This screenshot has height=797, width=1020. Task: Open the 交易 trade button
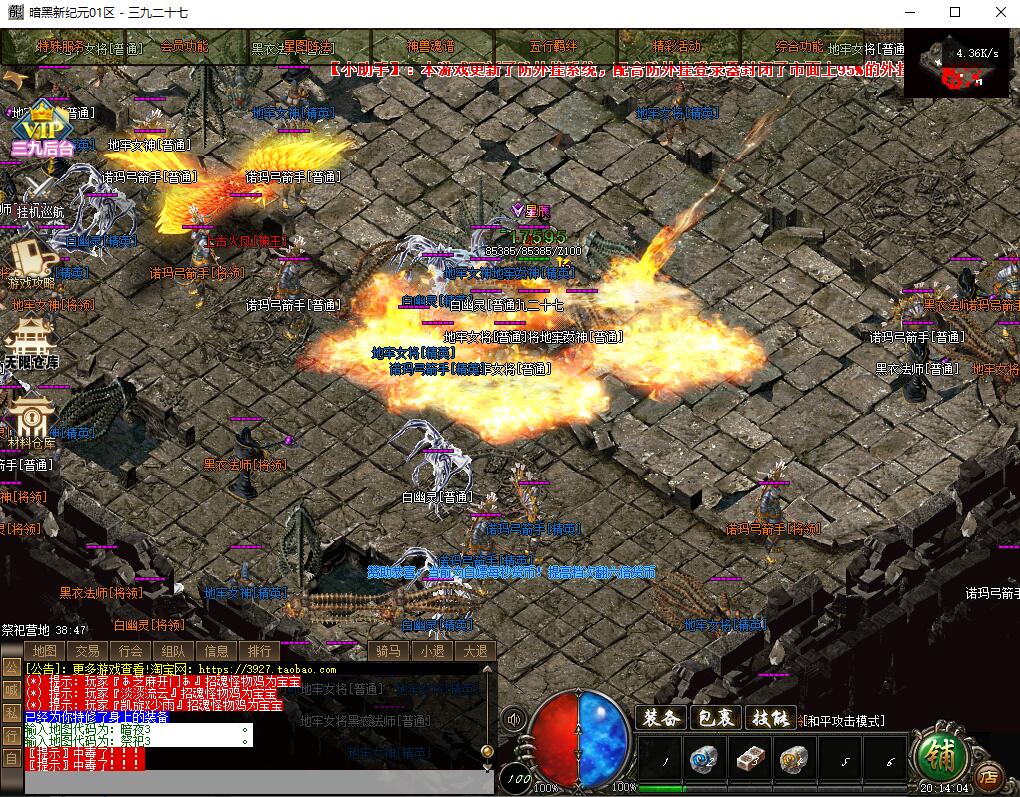point(87,651)
